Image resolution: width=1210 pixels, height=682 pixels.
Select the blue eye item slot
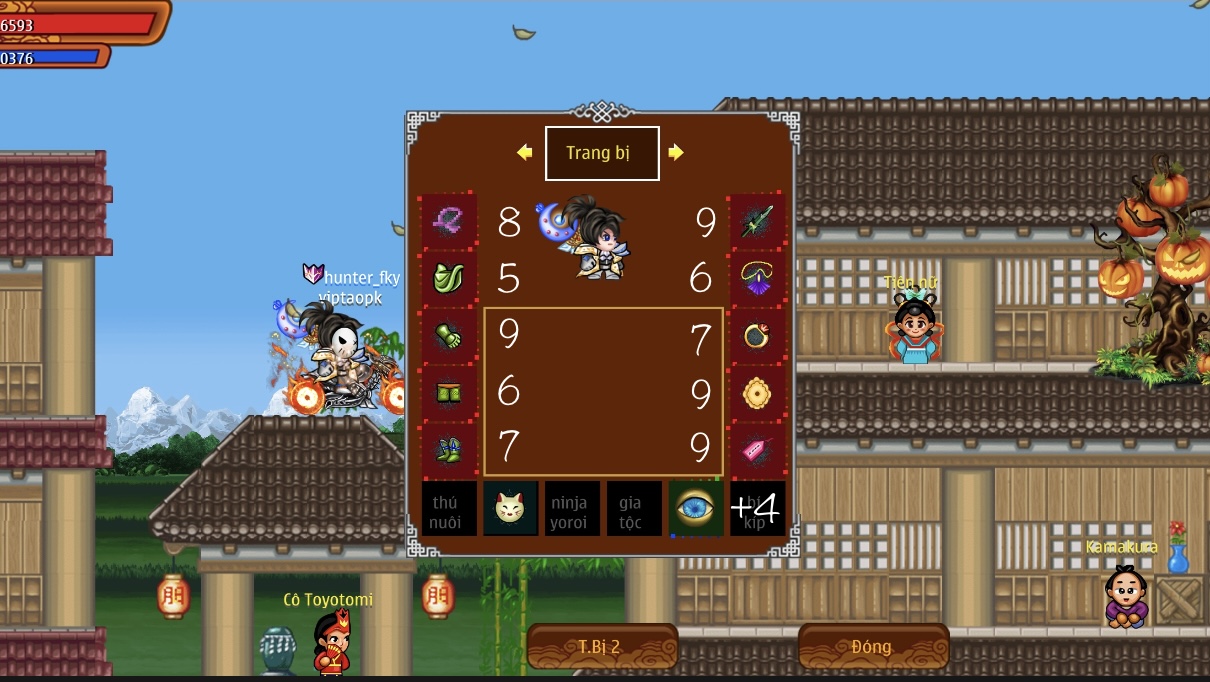[696, 509]
